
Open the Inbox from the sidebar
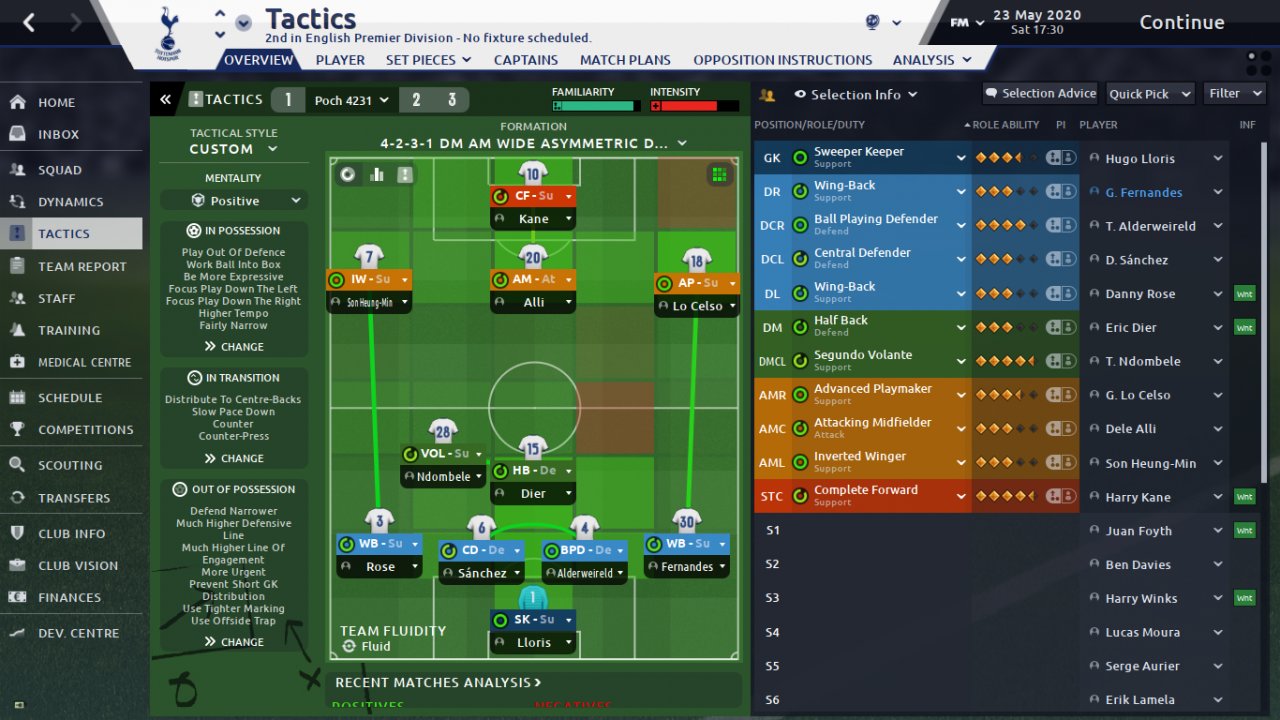58,134
